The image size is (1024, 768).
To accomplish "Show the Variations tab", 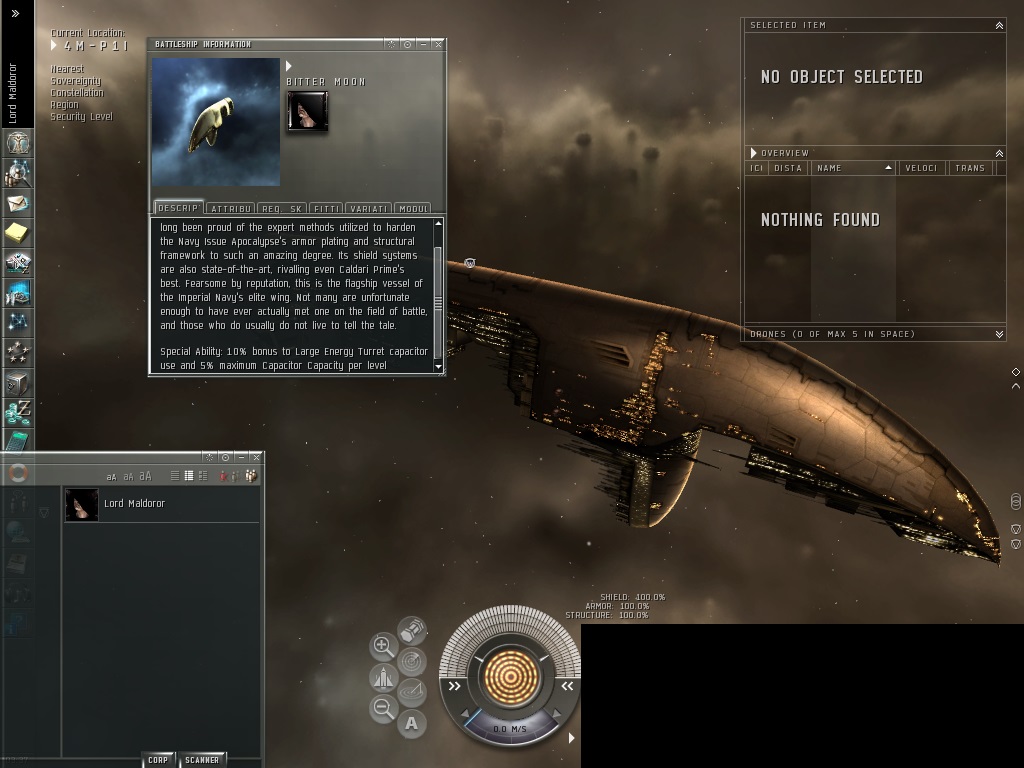I will click(x=368, y=208).
